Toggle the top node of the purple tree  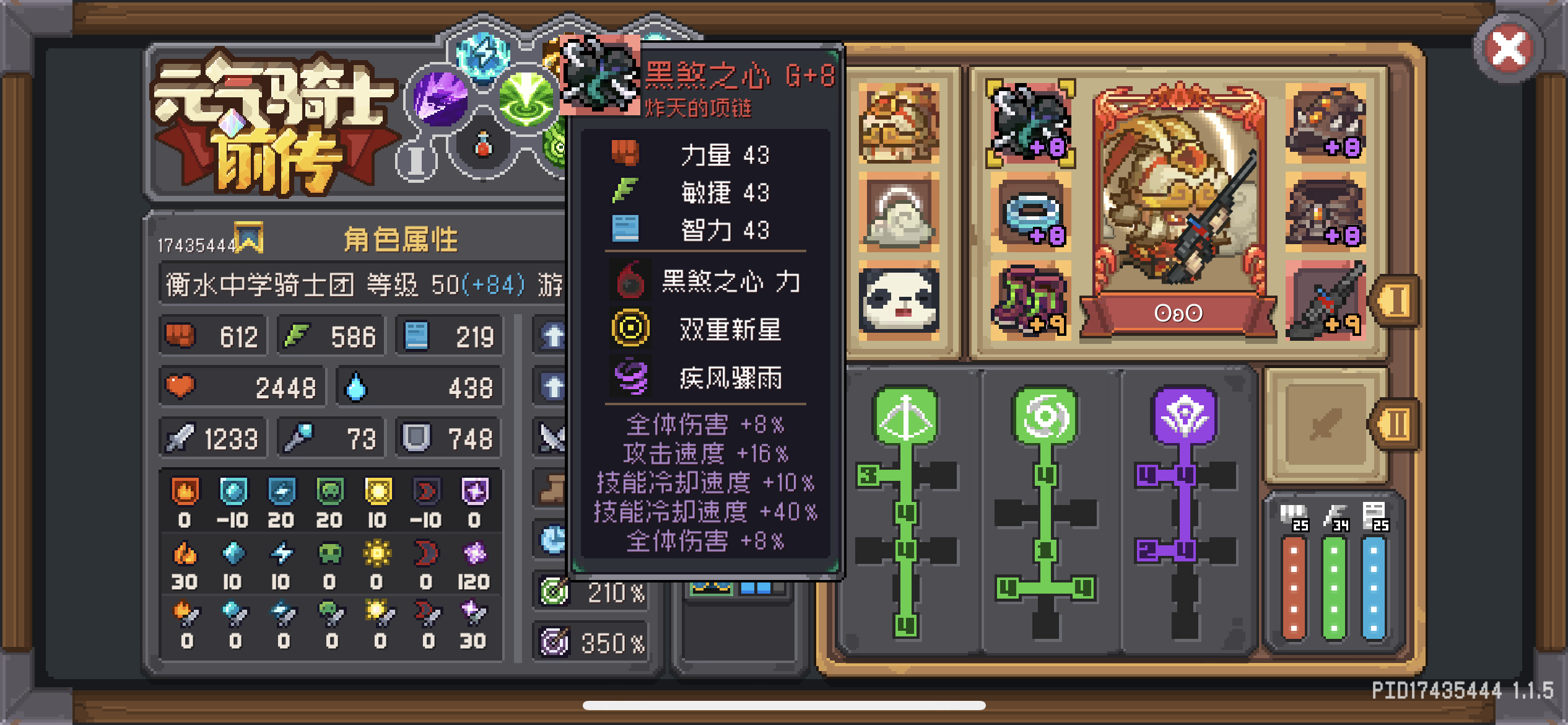(1187, 474)
